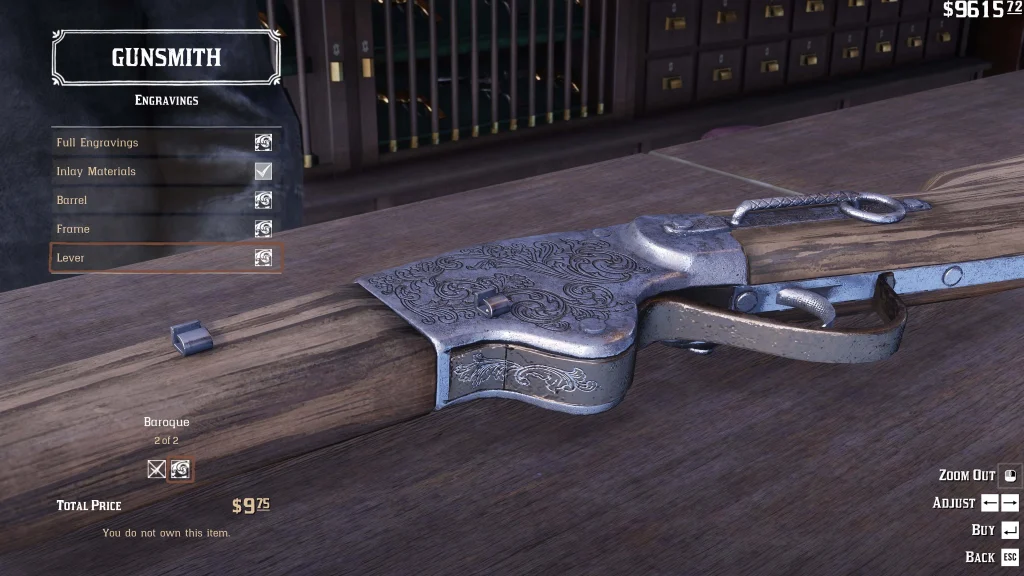Select the no-engraving crossed-out swatch
Image resolution: width=1024 pixels, height=576 pixels.
(157, 469)
